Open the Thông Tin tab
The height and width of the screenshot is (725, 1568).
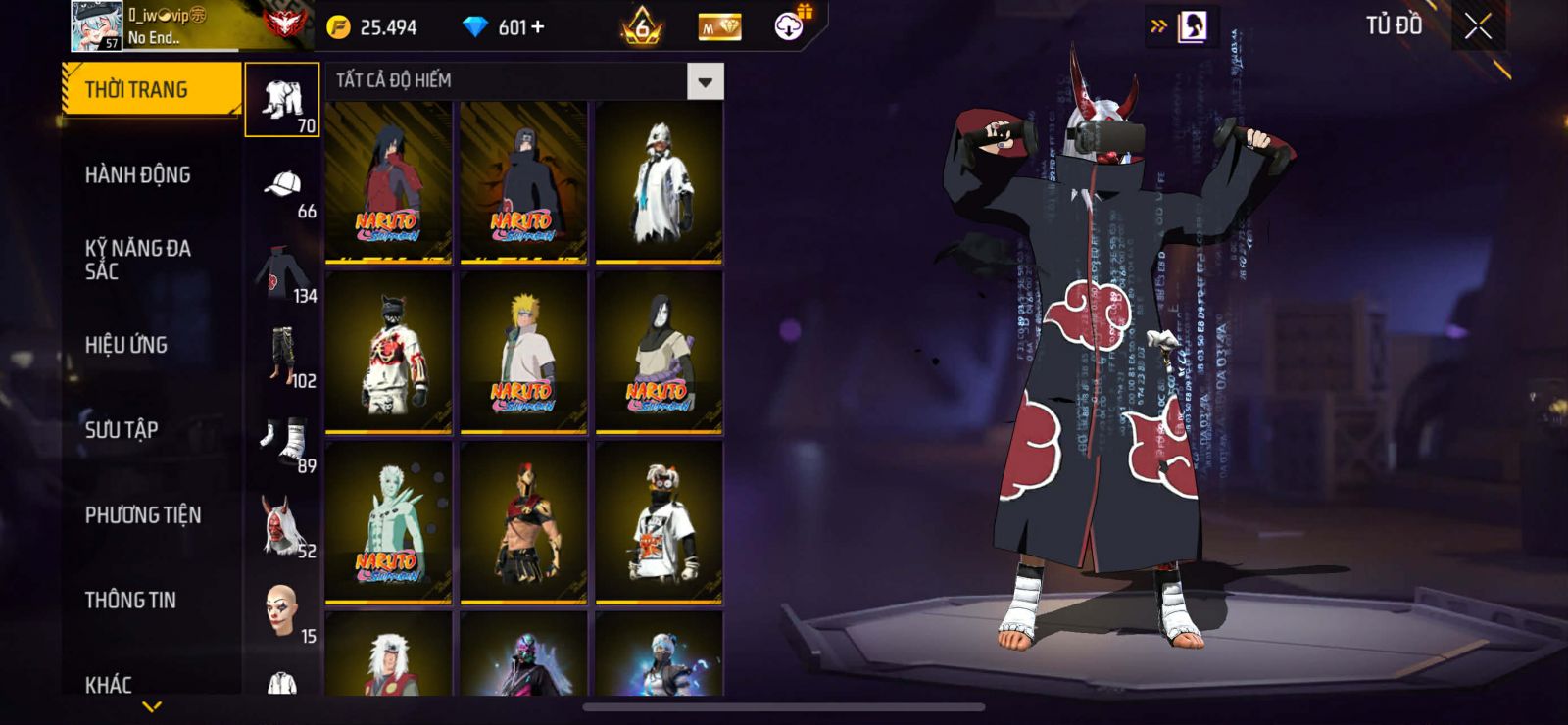(x=130, y=601)
